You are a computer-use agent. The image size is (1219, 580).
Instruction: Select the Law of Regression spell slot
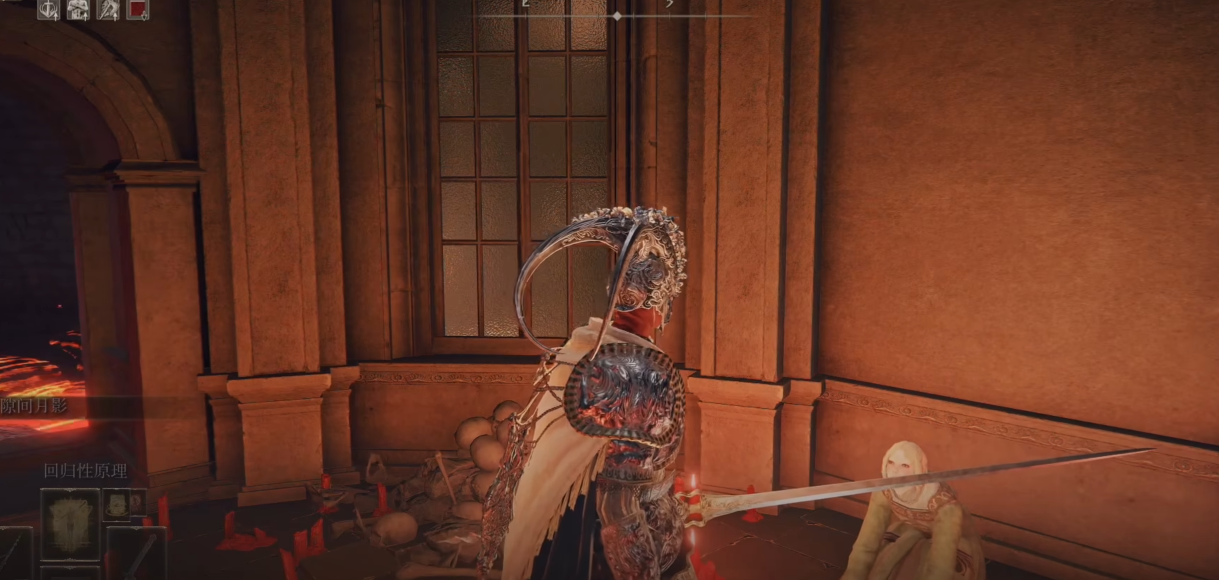tap(70, 524)
